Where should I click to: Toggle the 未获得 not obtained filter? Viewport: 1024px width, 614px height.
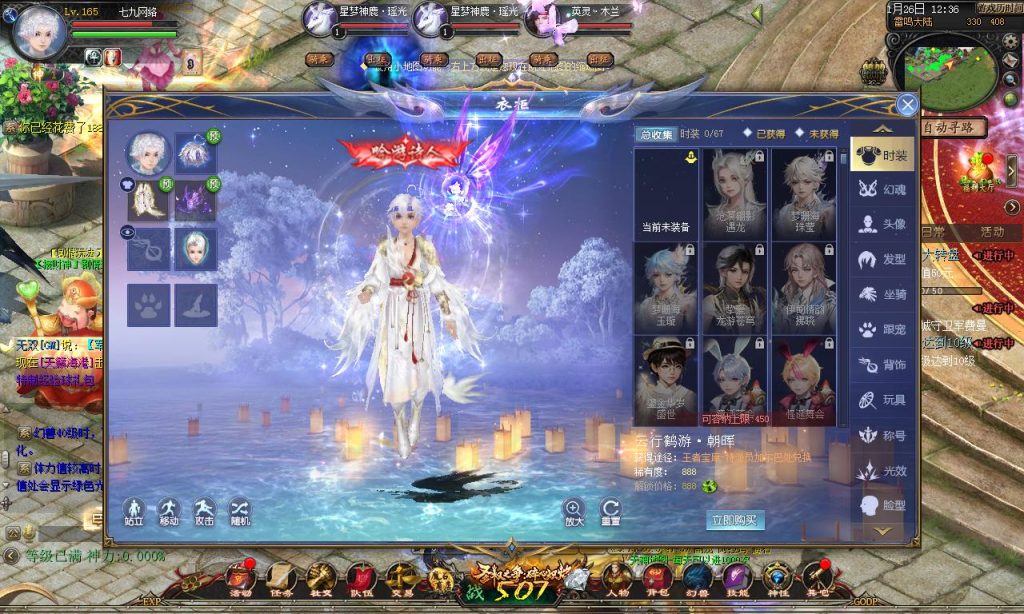816,134
